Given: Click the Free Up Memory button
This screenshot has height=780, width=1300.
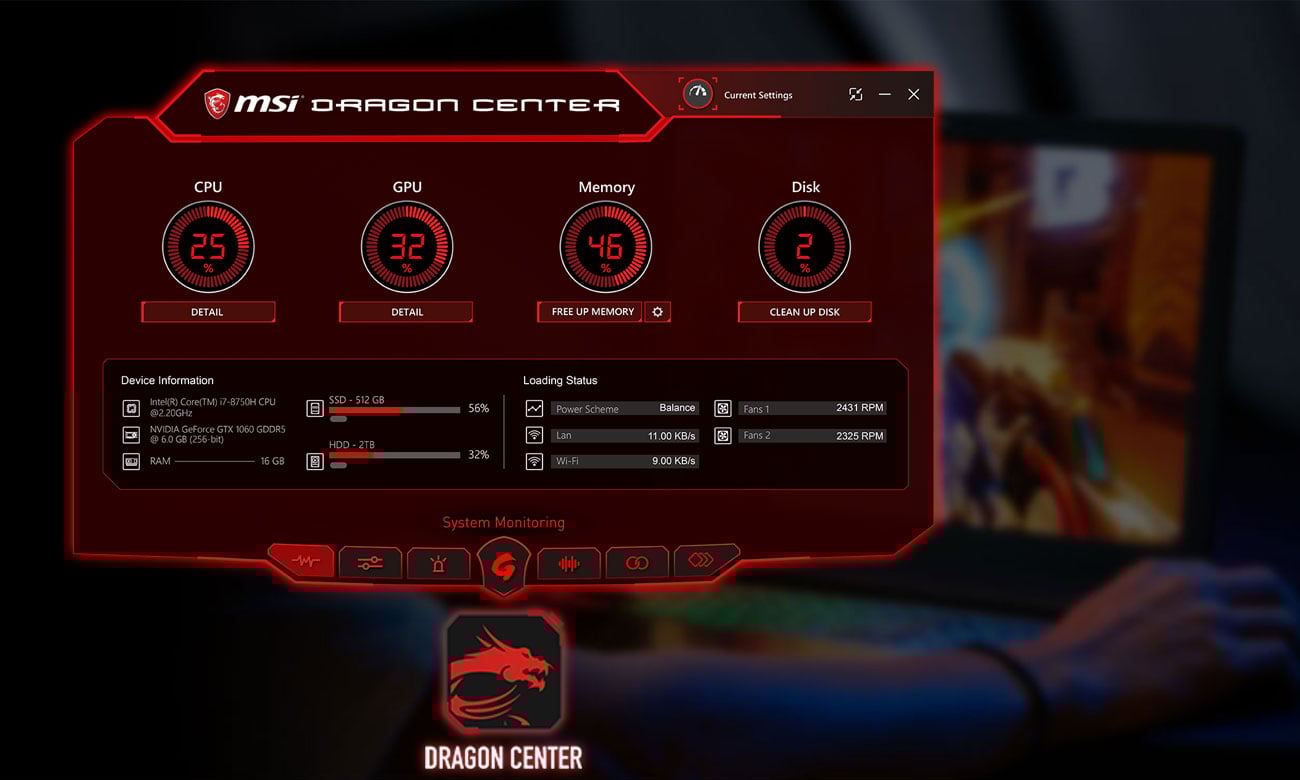Looking at the screenshot, I should click(x=592, y=312).
